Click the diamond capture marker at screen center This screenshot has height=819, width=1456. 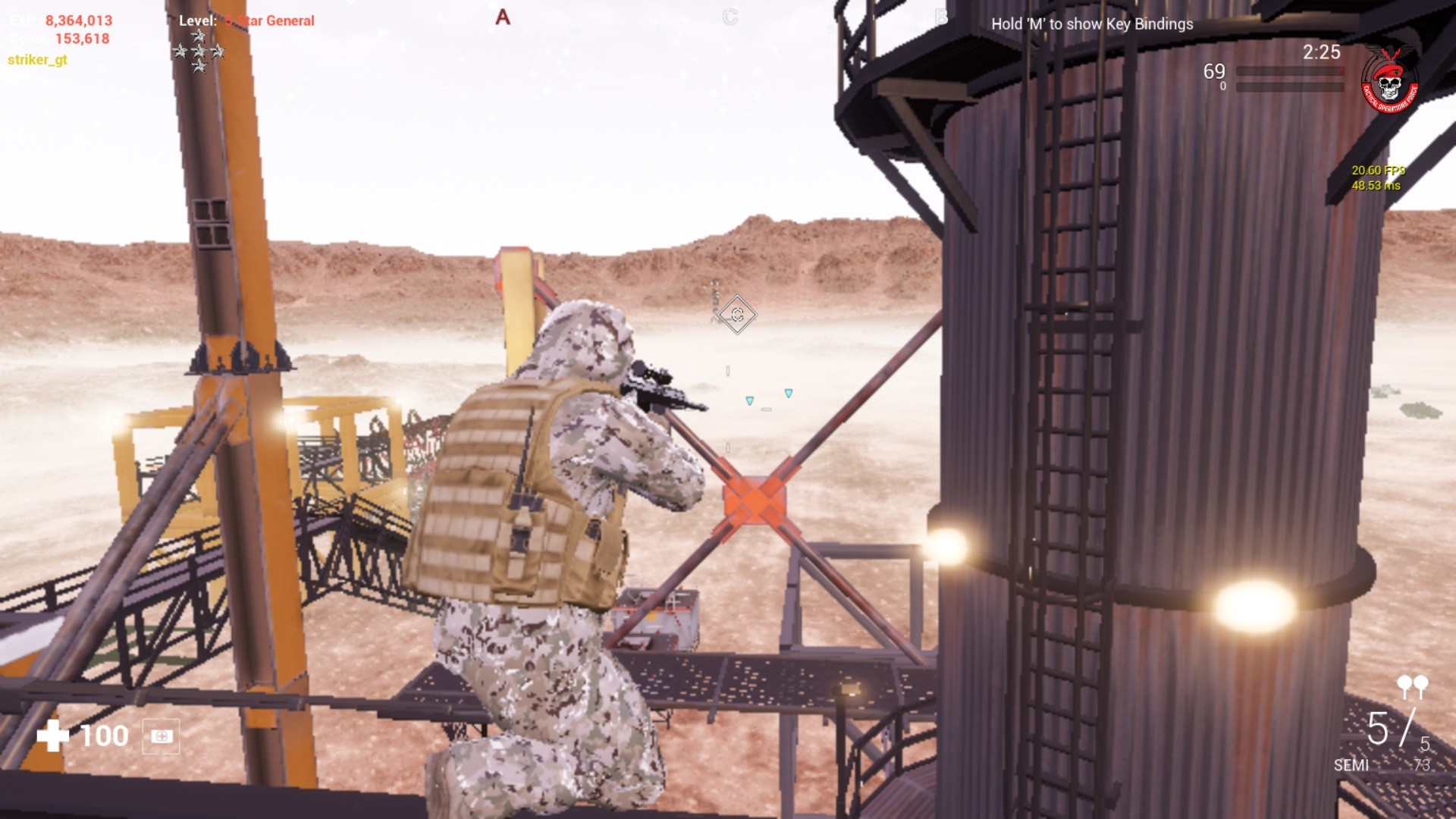coord(739,315)
